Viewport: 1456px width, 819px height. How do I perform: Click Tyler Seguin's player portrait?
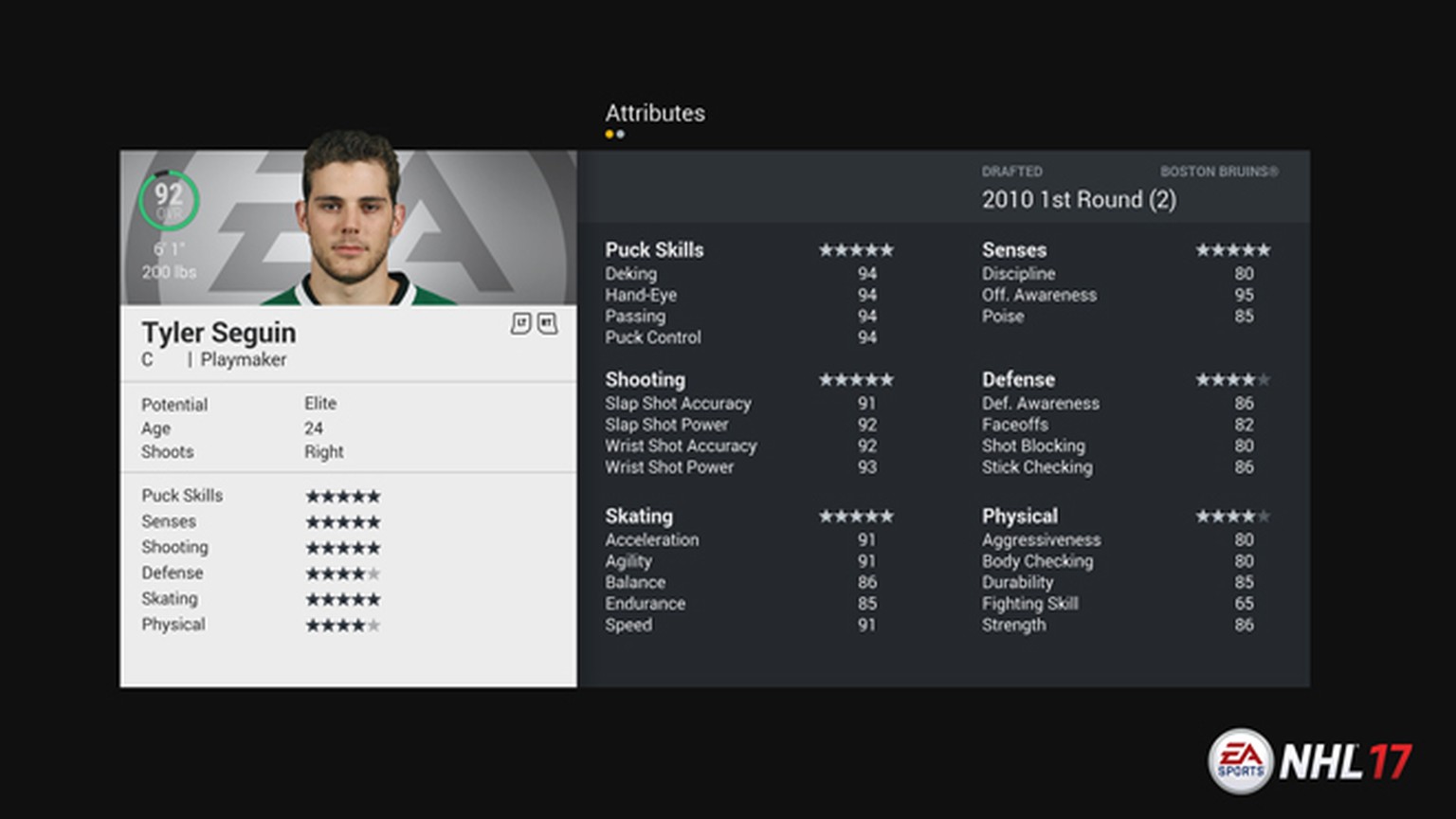(351, 218)
